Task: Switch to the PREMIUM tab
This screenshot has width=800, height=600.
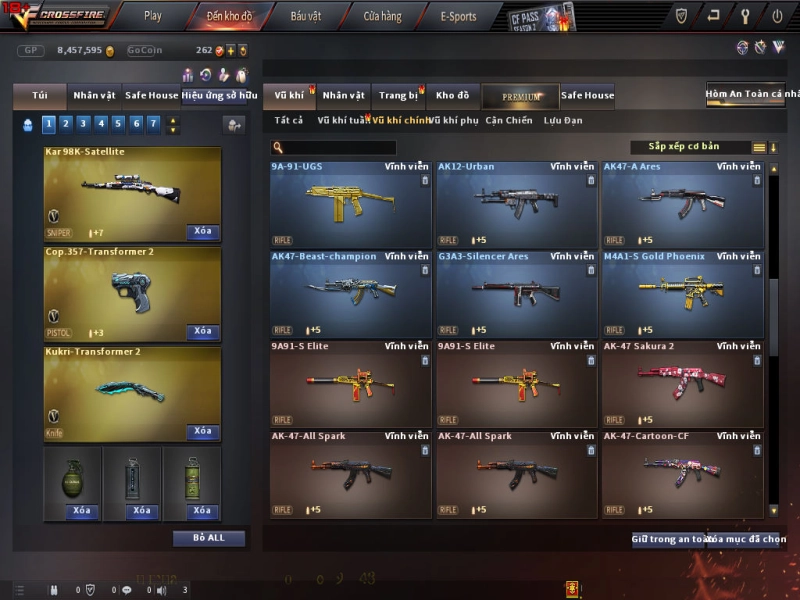Action: tap(520, 96)
